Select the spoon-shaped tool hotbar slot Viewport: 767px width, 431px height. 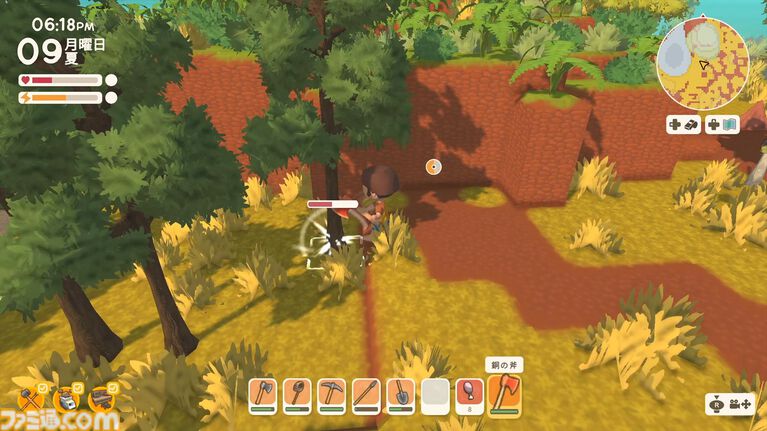(297, 394)
